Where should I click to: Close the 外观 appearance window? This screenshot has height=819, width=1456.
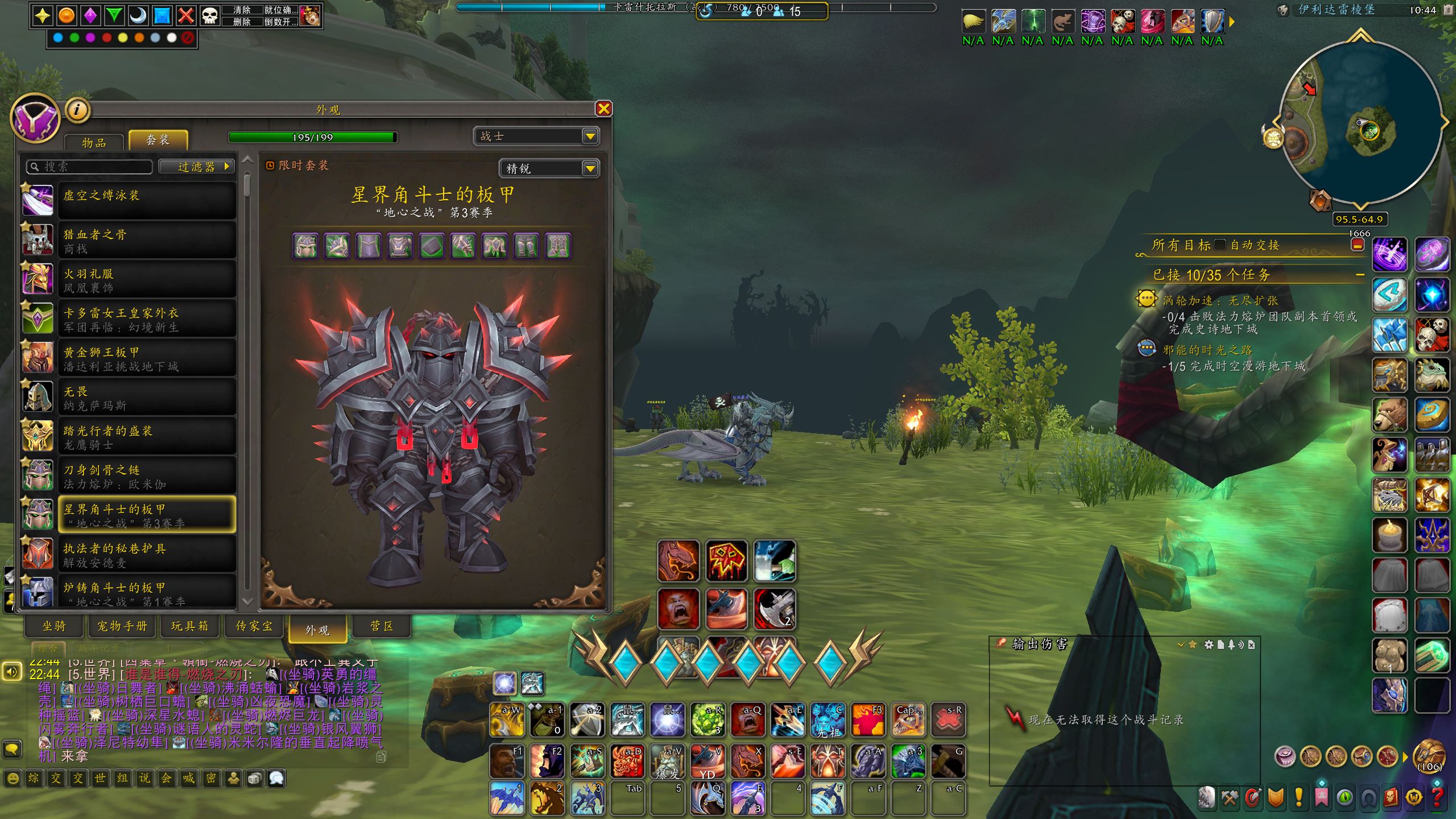603,109
